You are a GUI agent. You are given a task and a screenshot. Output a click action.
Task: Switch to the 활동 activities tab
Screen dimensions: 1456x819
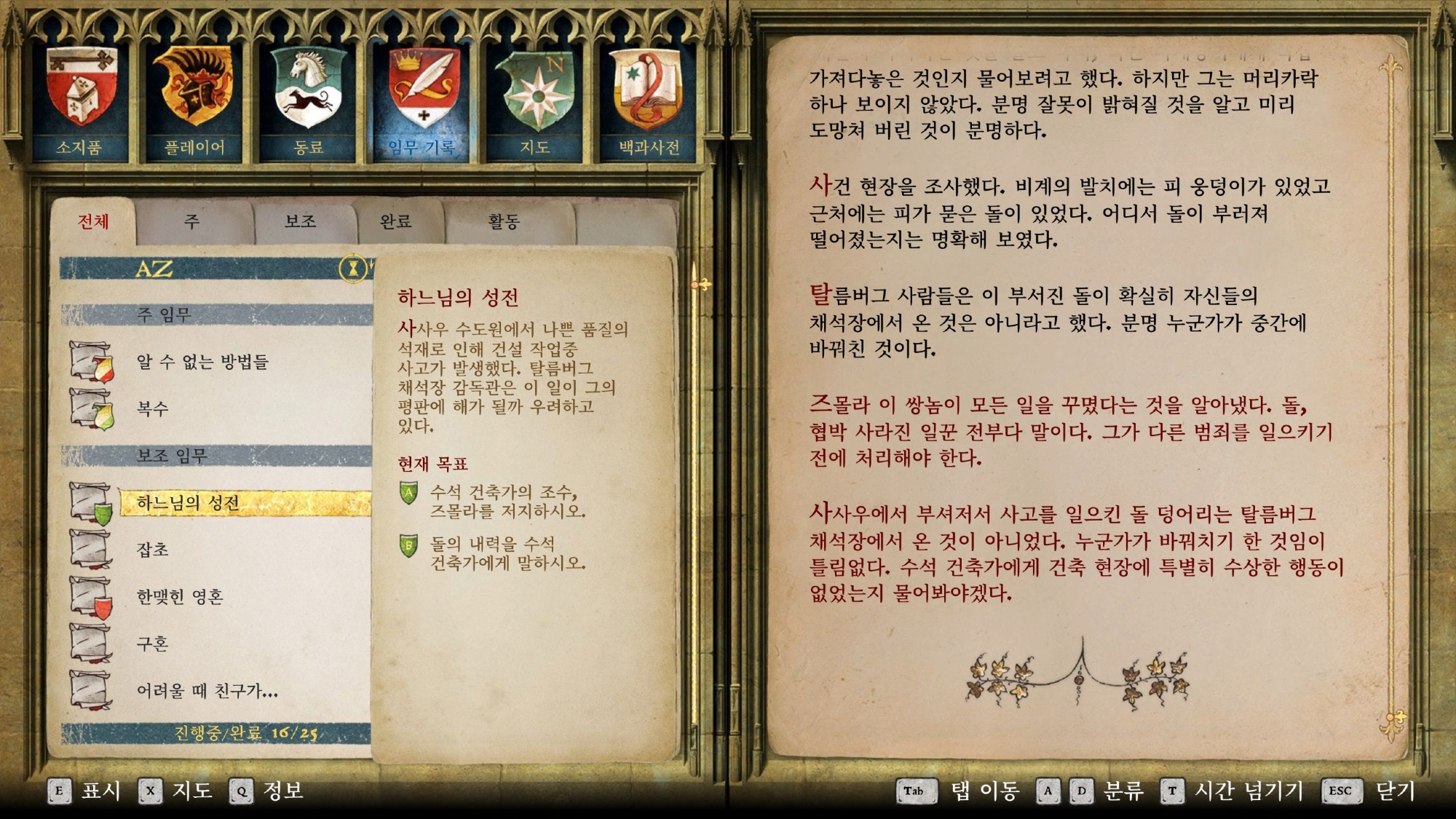pyautogui.click(x=504, y=221)
